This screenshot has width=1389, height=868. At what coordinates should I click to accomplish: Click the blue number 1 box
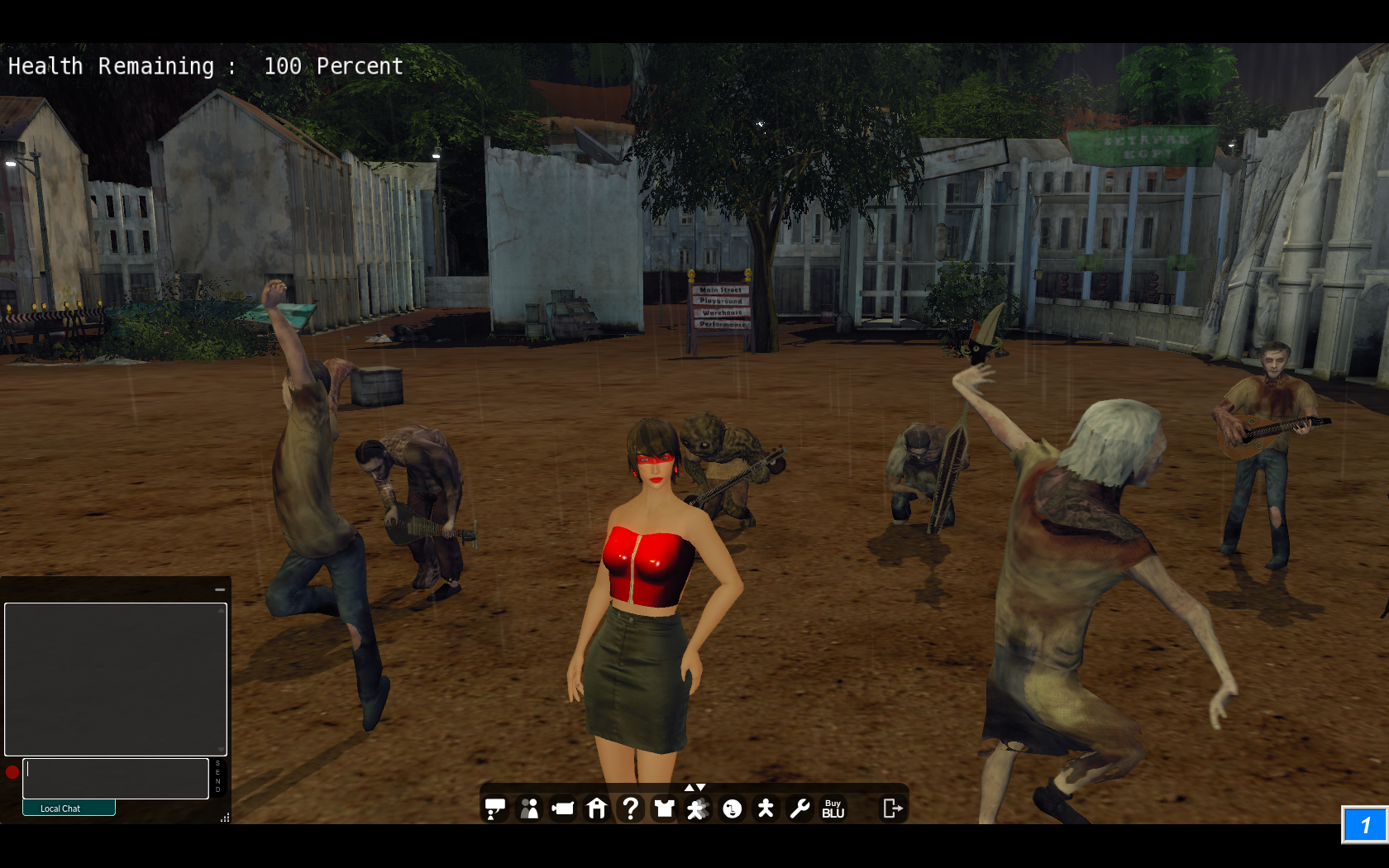(x=1364, y=825)
